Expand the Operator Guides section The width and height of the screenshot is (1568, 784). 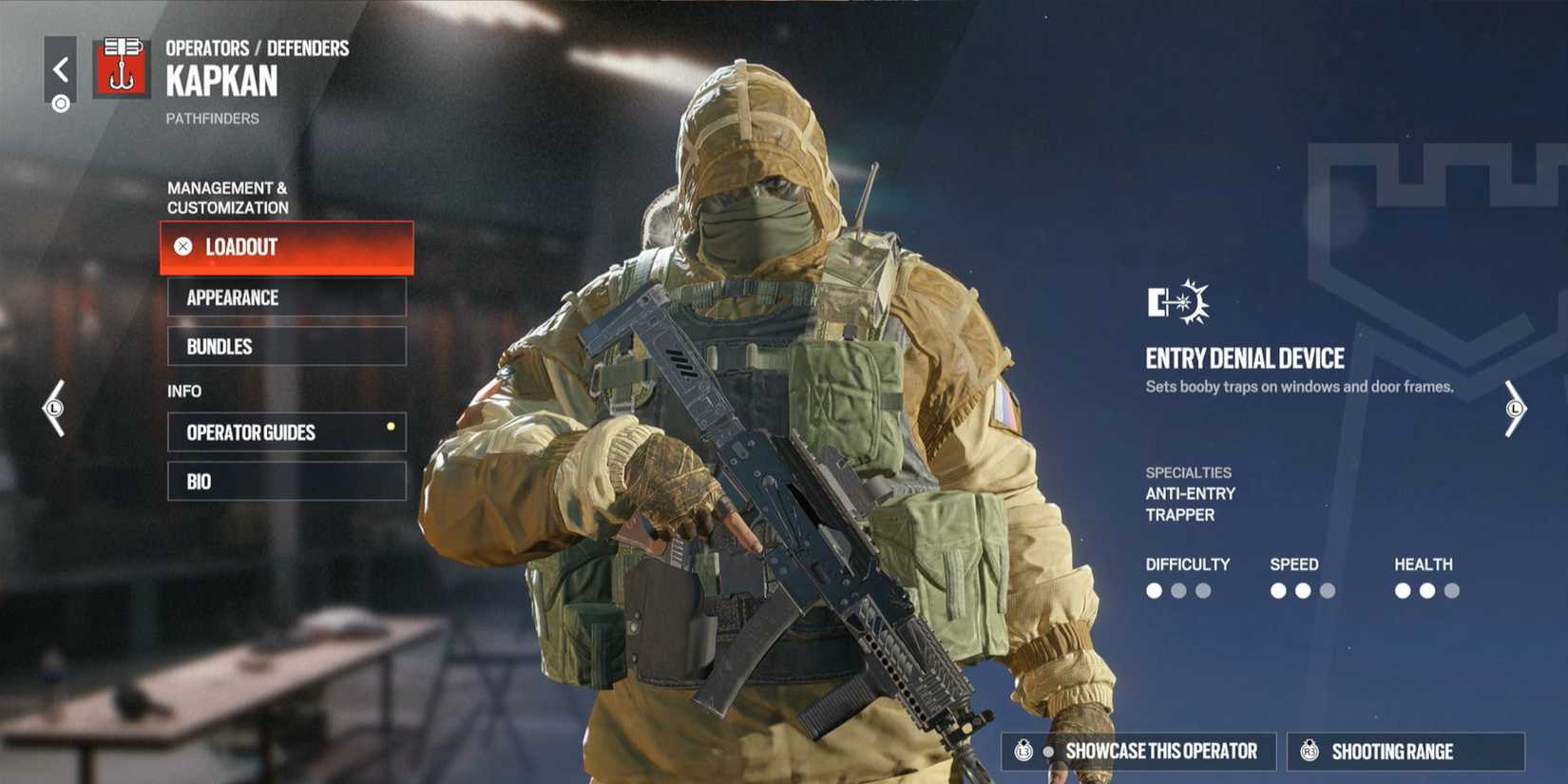click(285, 432)
